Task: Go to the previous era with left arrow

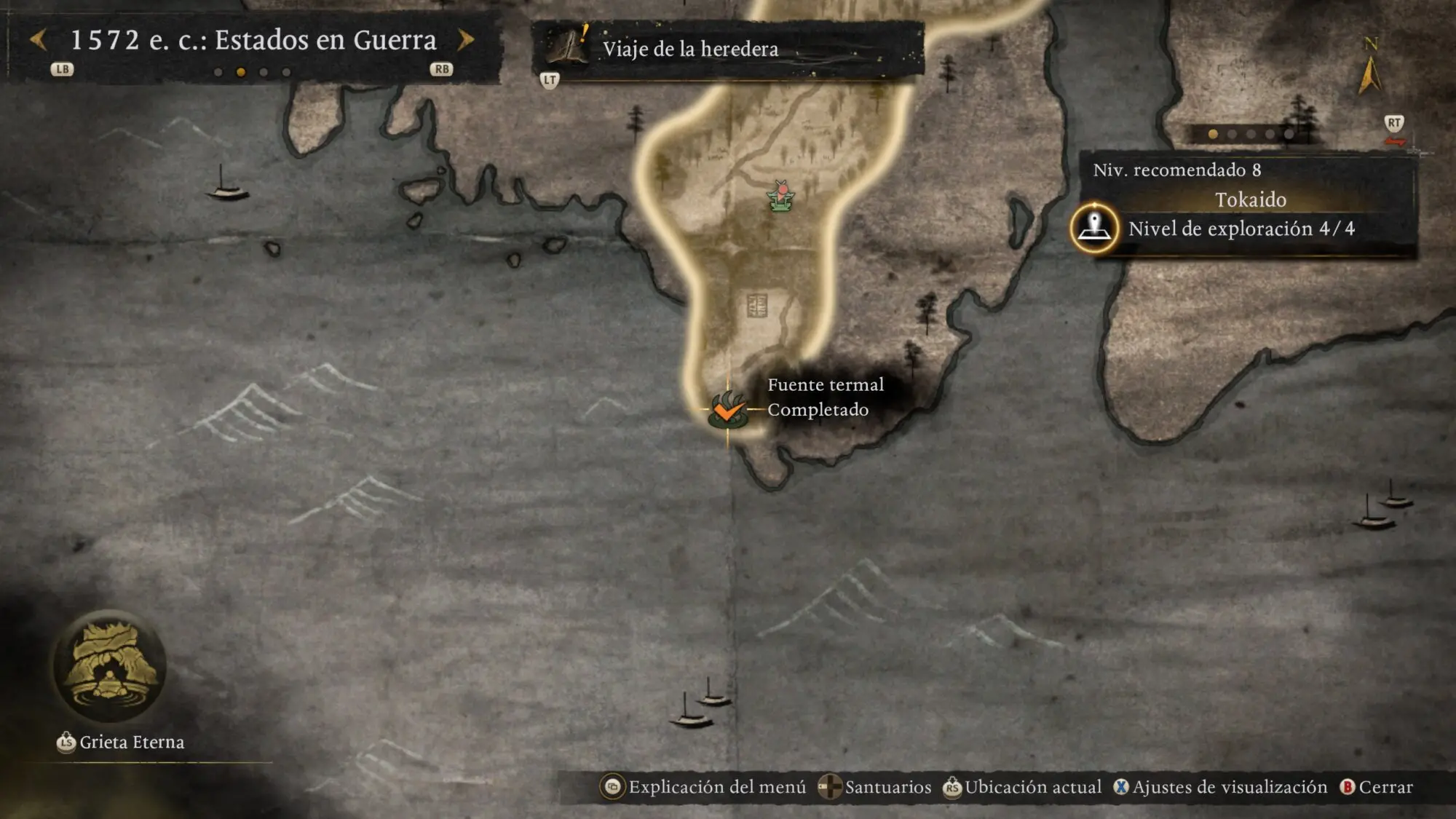Action: coord(39,40)
